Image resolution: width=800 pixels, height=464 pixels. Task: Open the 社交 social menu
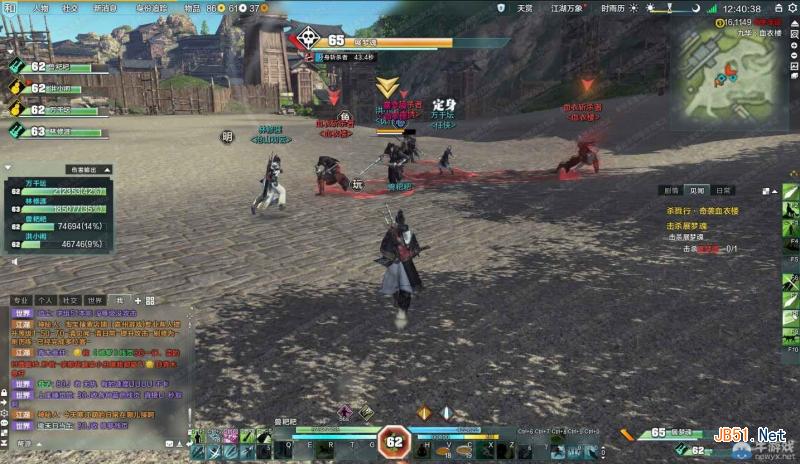[70, 8]
